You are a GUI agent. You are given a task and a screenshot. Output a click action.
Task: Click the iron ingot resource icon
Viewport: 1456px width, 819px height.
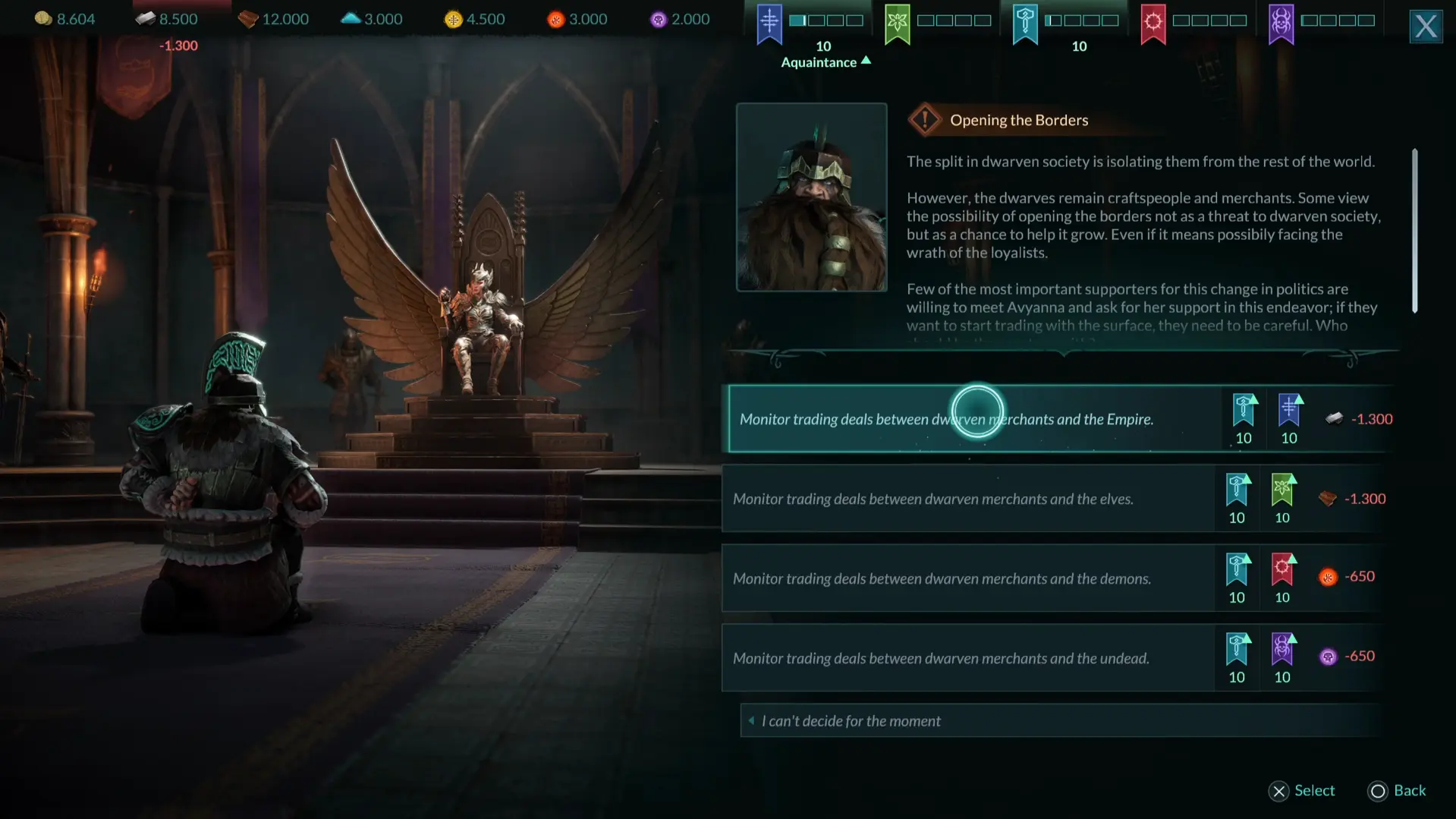(x=144, y=17)
